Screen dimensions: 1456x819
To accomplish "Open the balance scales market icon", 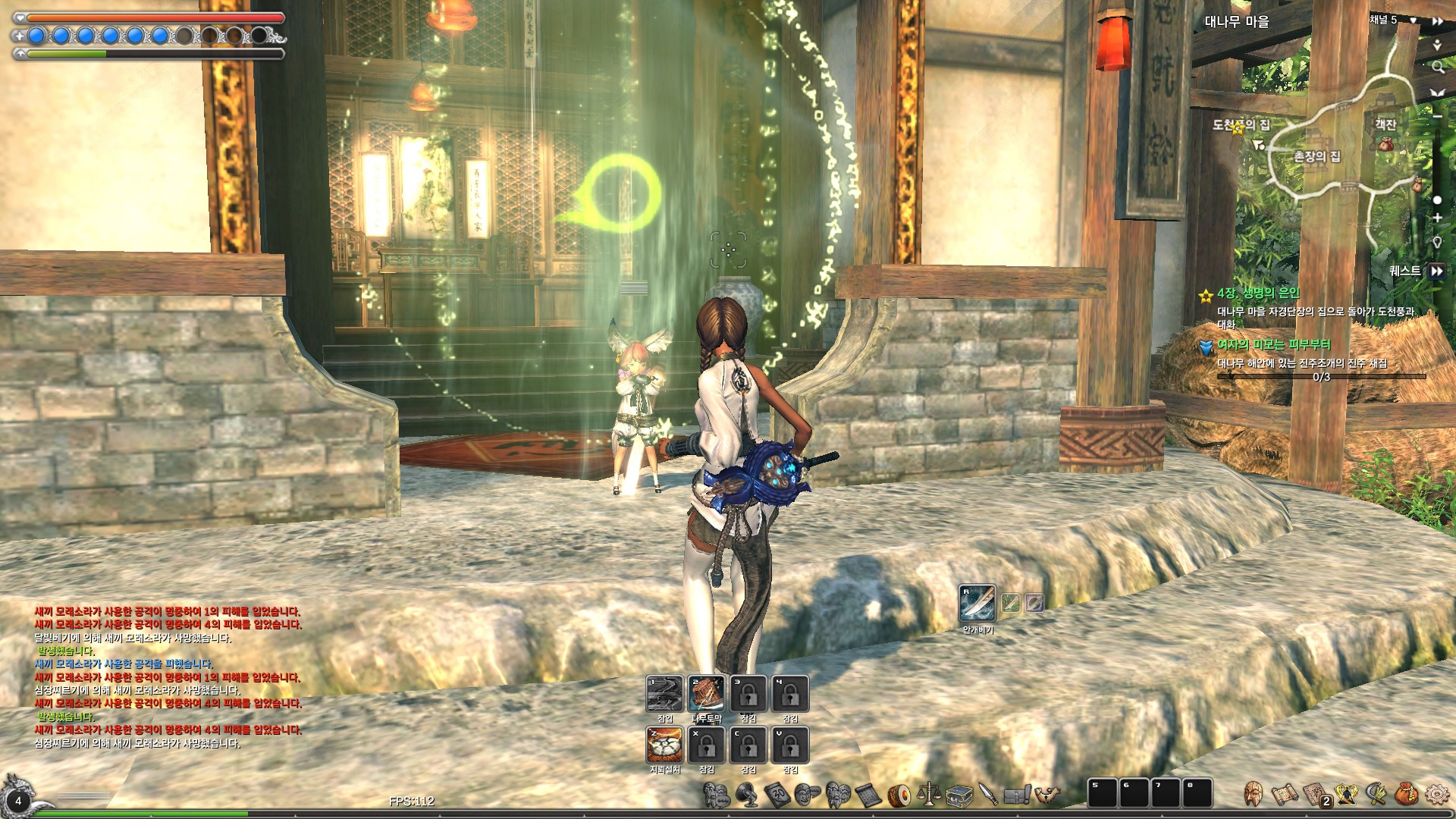I will (x=928, y=794).
